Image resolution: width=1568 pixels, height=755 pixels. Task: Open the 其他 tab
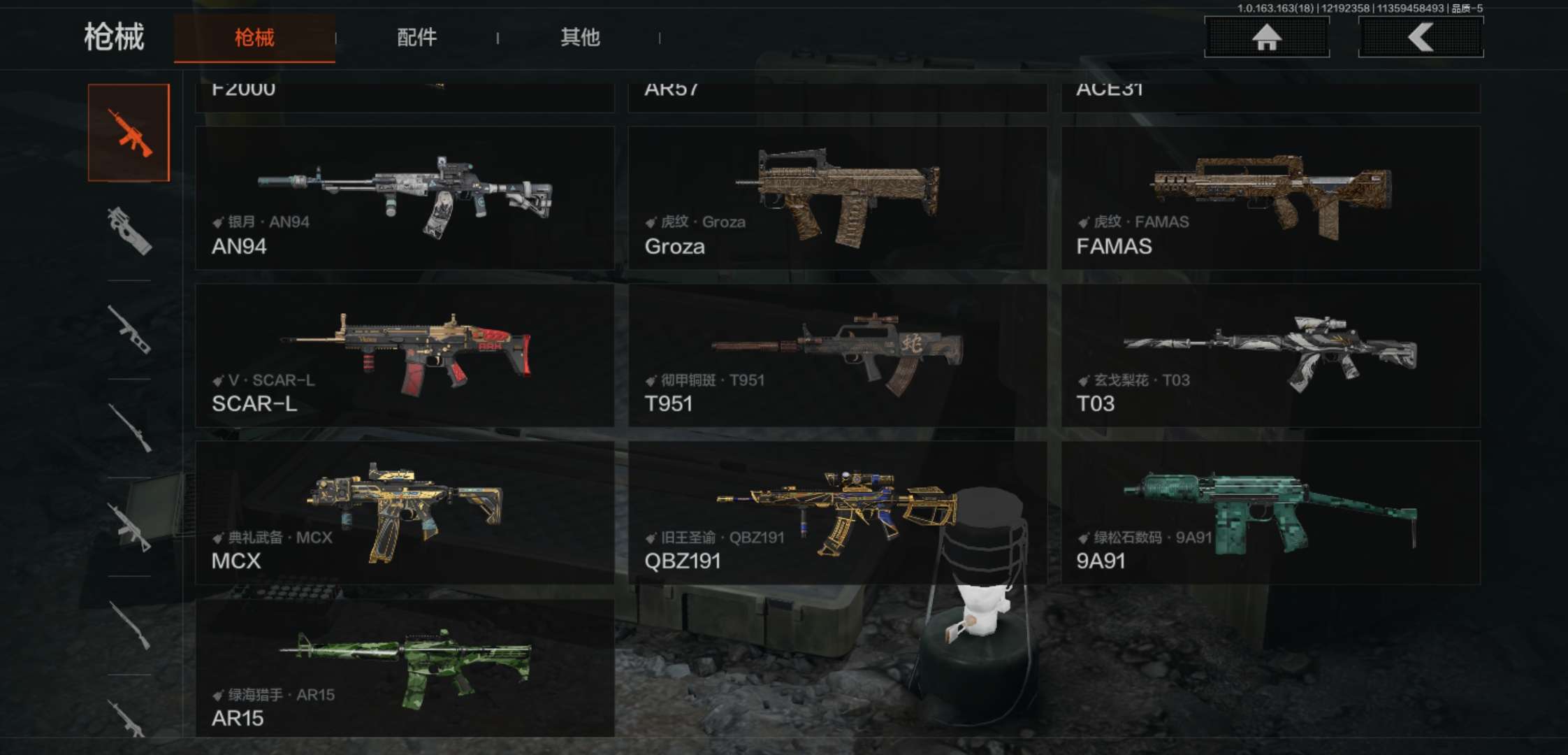[x=580, y=38]
